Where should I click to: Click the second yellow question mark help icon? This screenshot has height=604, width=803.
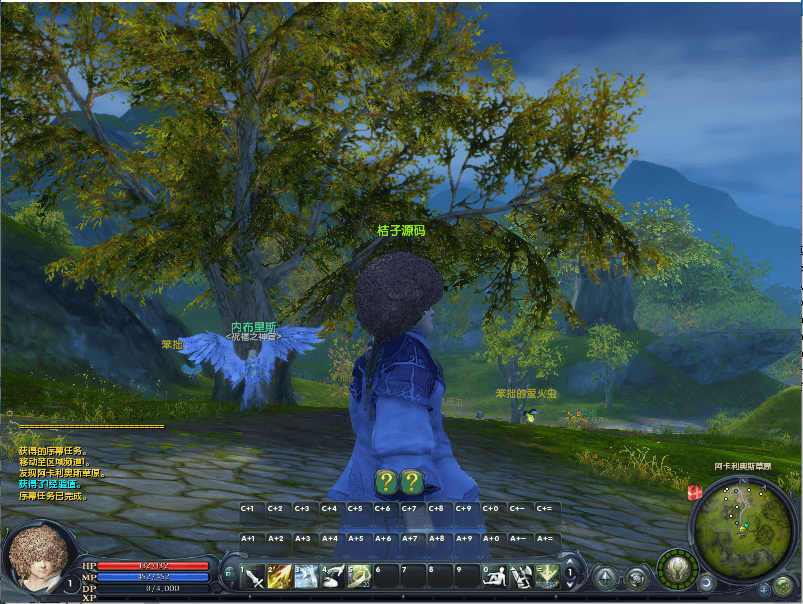(x=411, y=483)
